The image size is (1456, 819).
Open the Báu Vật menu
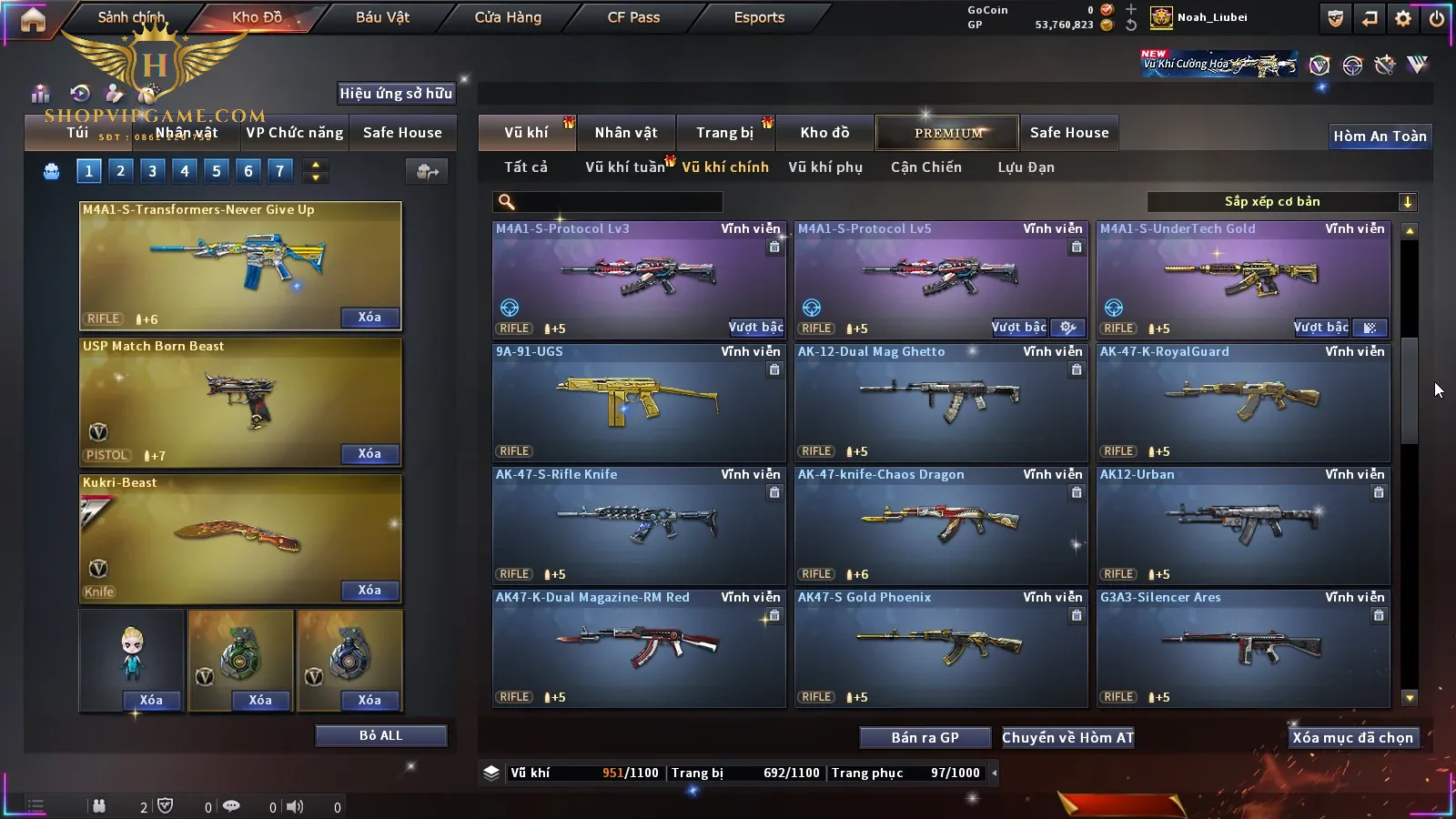click(382, 17)
